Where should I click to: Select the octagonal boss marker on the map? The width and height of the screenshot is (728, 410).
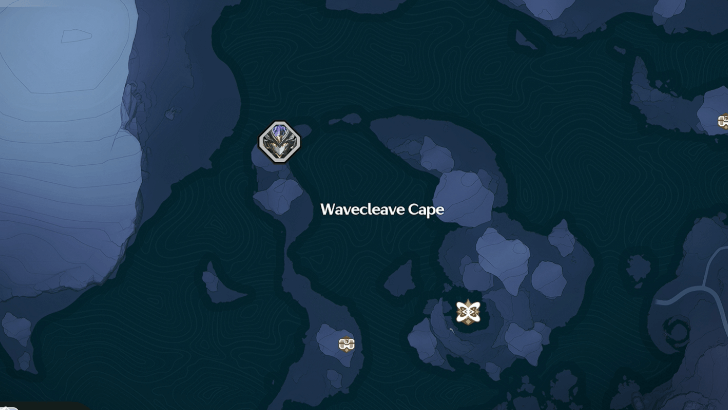point(280,141)
